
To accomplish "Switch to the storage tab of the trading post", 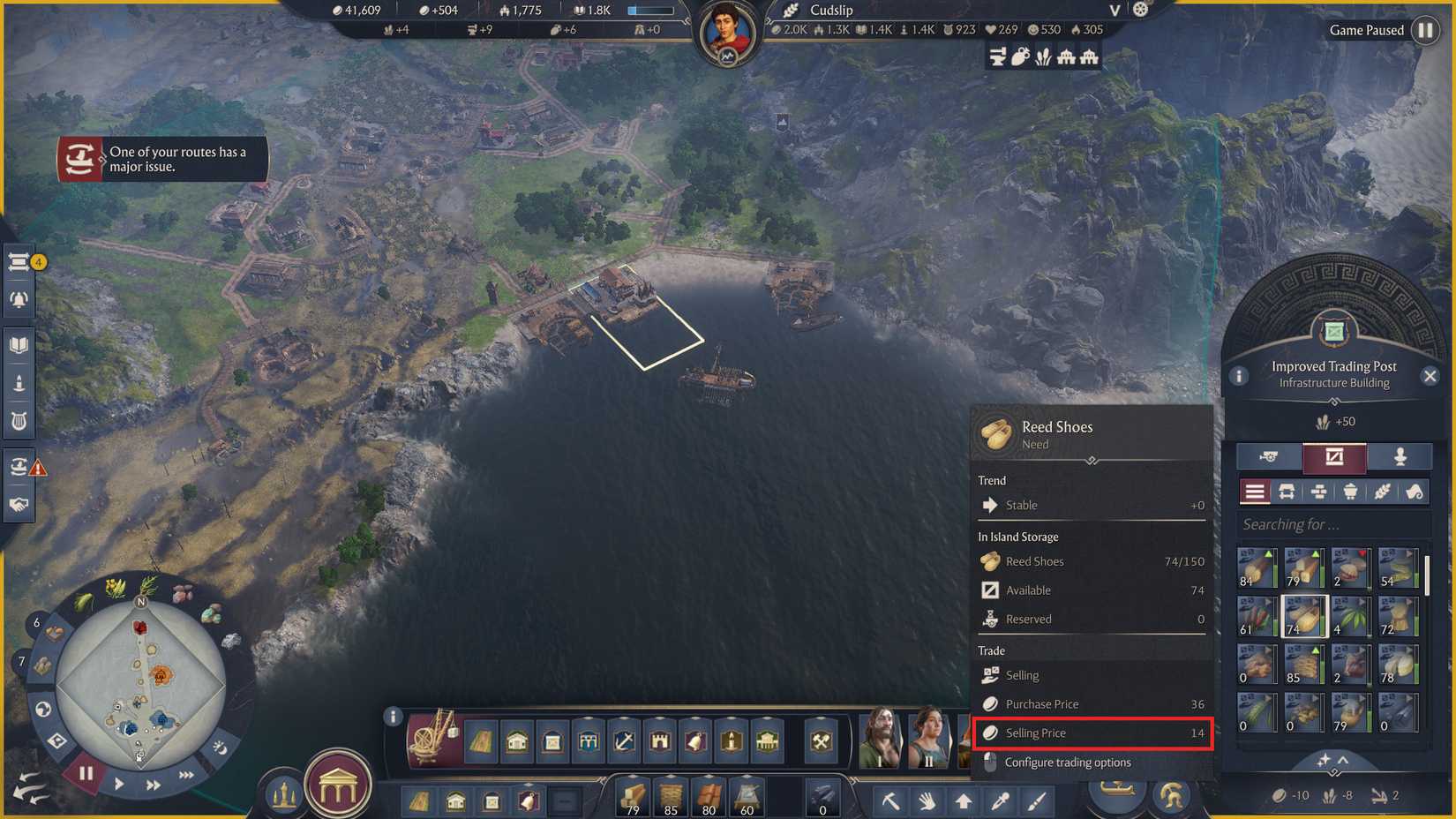I will [x=1334, y=457].
